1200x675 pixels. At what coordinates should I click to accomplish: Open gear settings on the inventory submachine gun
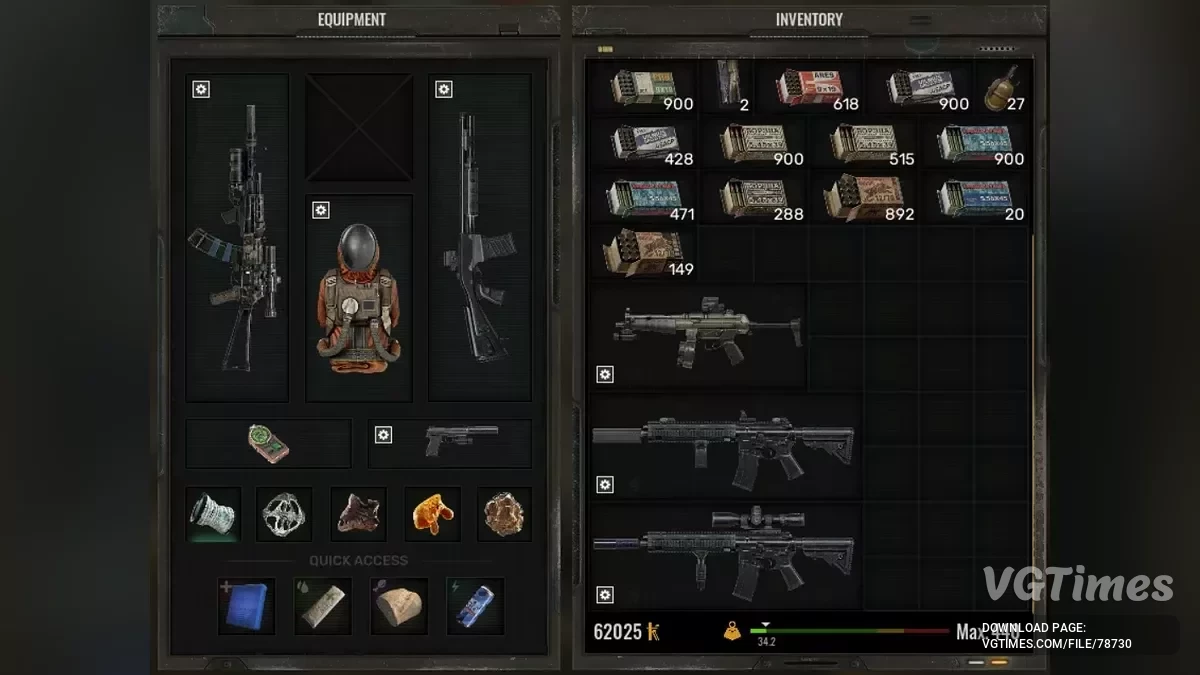(x=604, y=374)
